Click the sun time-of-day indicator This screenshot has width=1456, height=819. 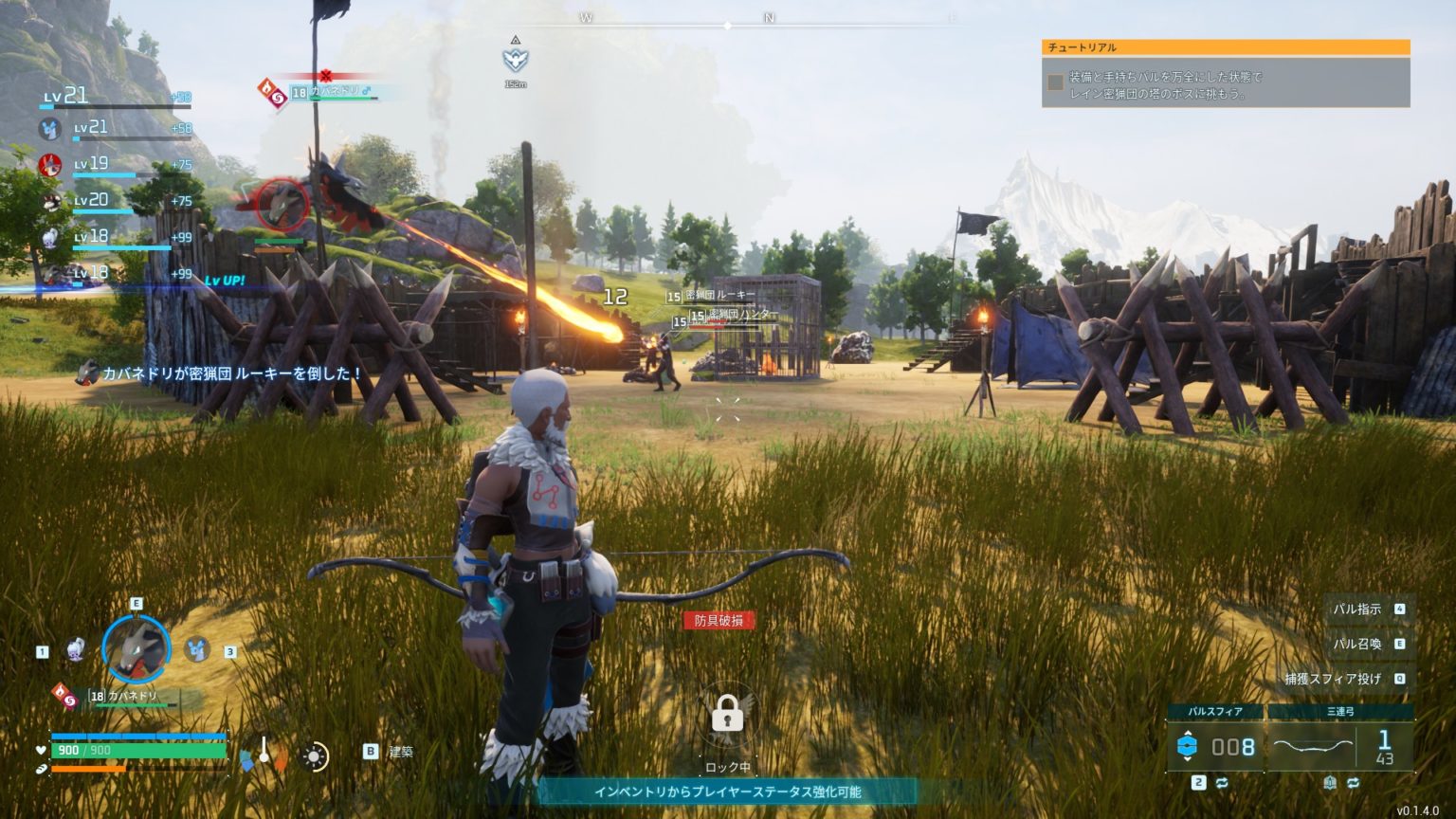pyautogui.click(x=315, y=756)
